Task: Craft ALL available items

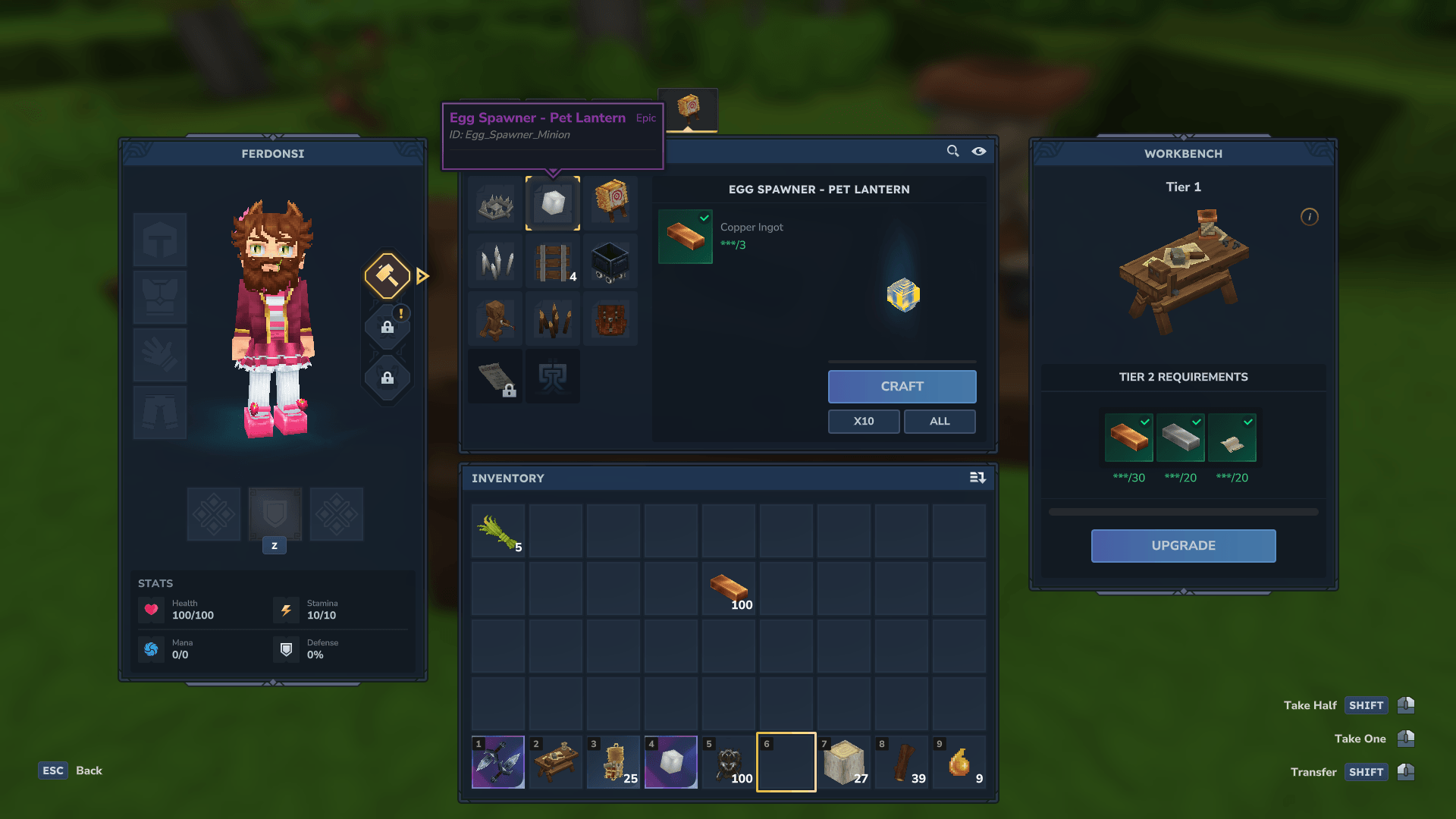Action: click(x=939, y=421)
